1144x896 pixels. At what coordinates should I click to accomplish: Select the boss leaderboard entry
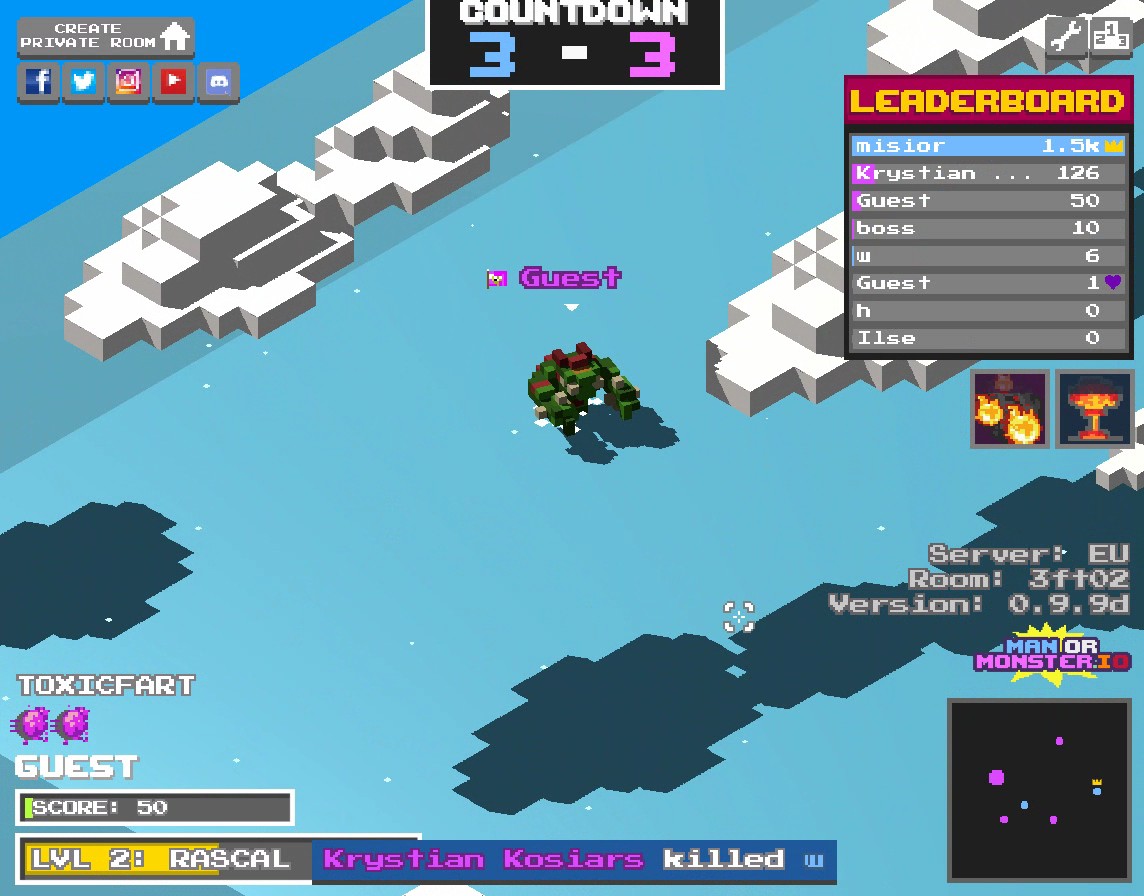click(x=989, y=228)
